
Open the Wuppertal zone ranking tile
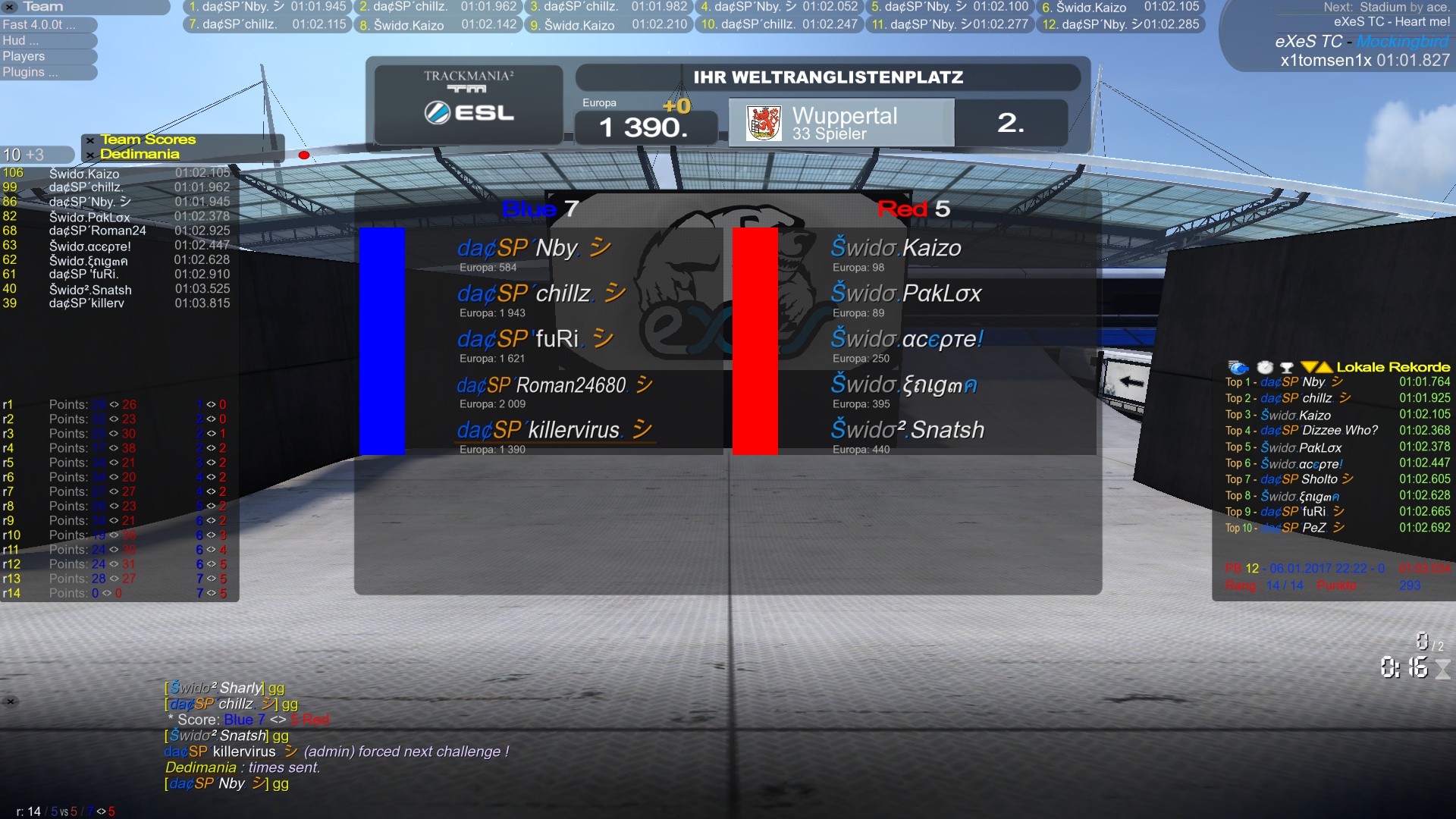coord(841,122)
